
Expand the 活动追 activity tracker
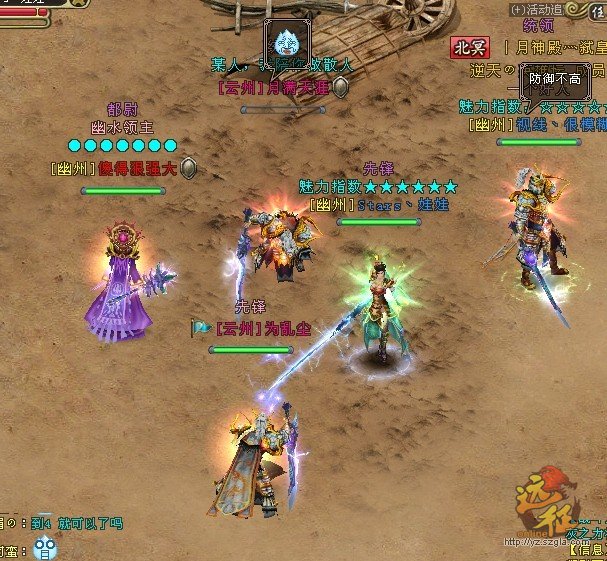(x=516, y=10)
